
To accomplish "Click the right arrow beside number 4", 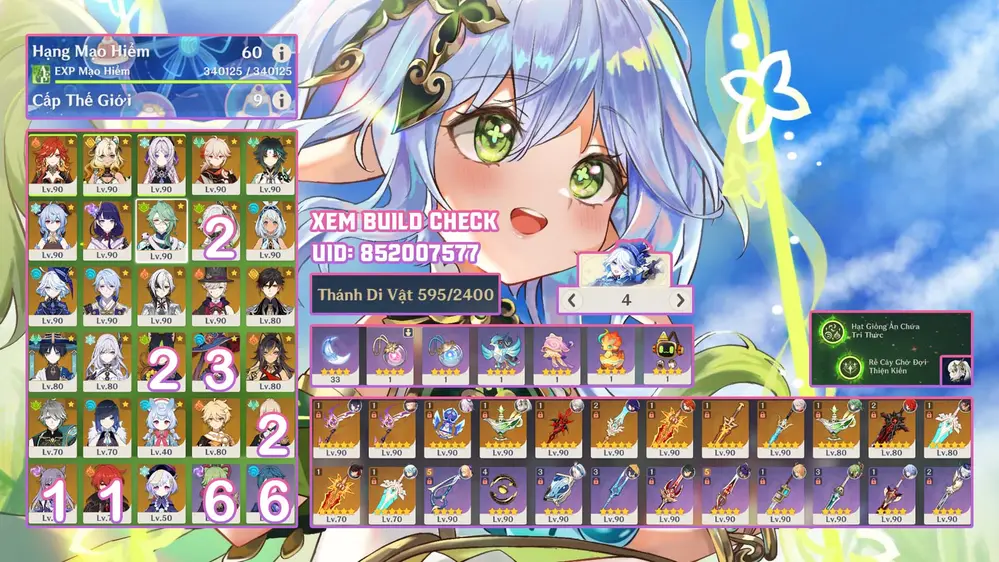I will tap(680, 300).
